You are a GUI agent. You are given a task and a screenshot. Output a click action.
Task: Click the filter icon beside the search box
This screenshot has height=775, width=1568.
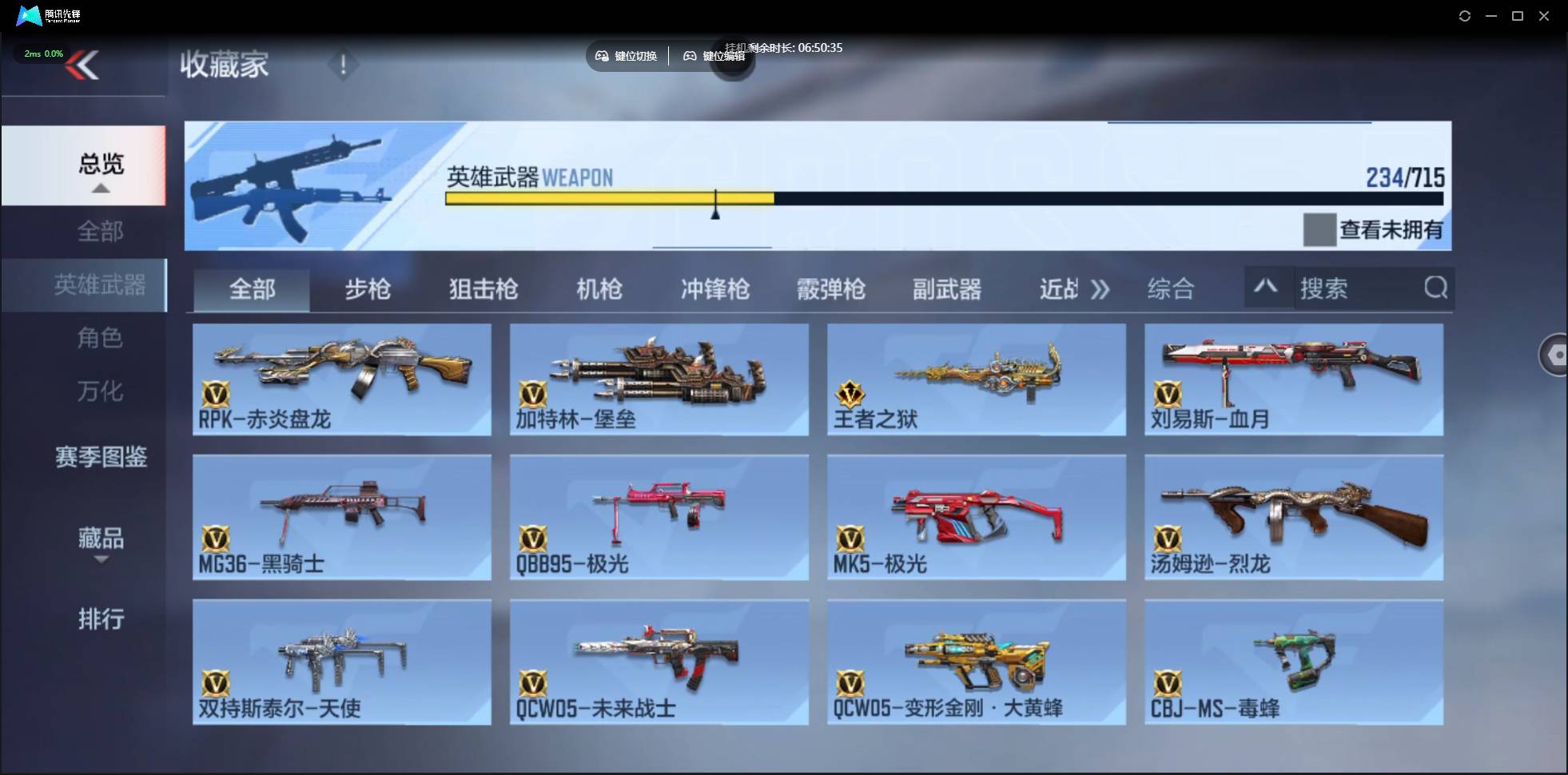tap(1268, 287)
